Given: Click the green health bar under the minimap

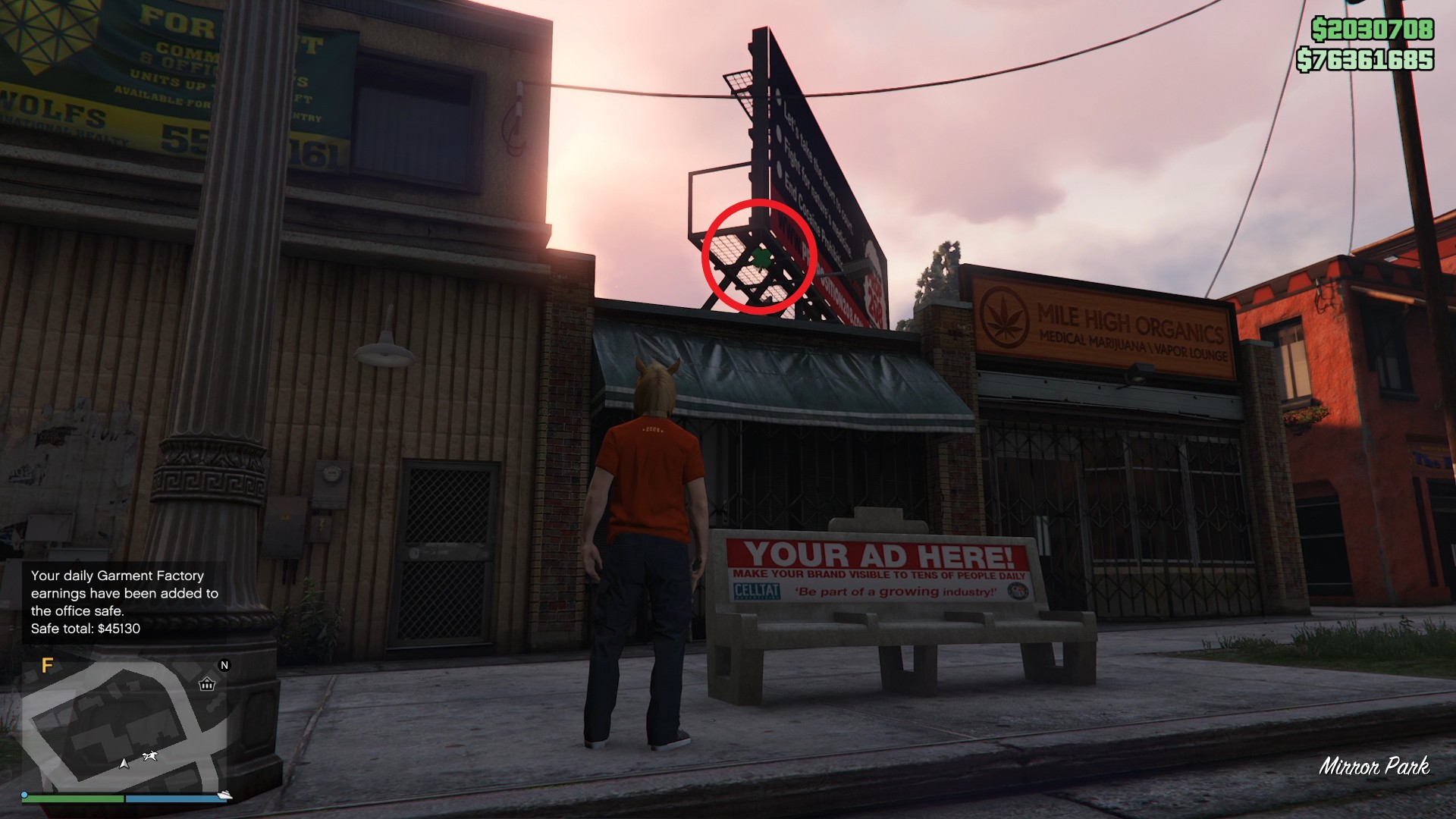Looking at the screenshot, I should click(74, 799).
